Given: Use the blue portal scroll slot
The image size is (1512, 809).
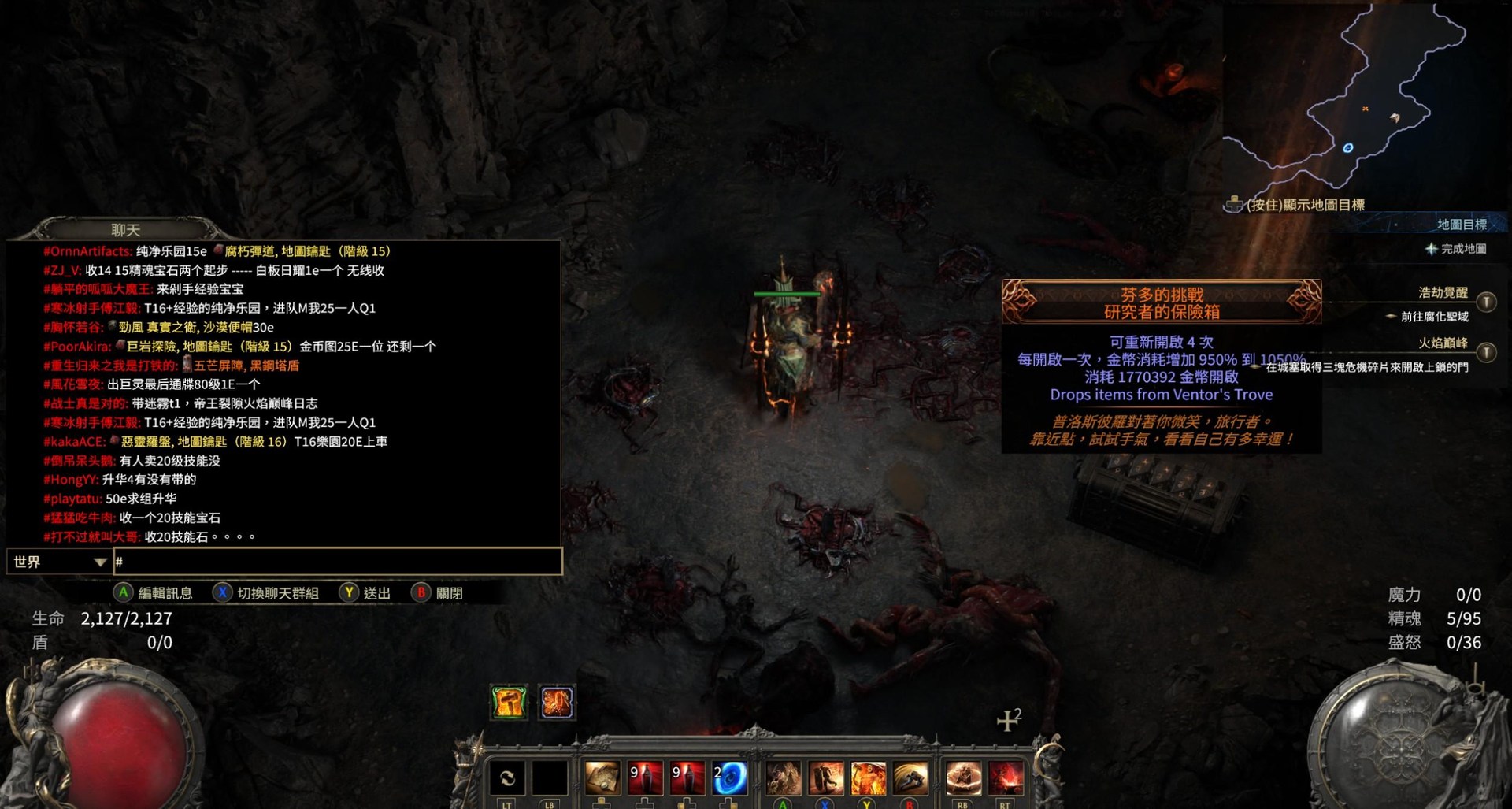Looking at the screenshot, I should (729, 778).
